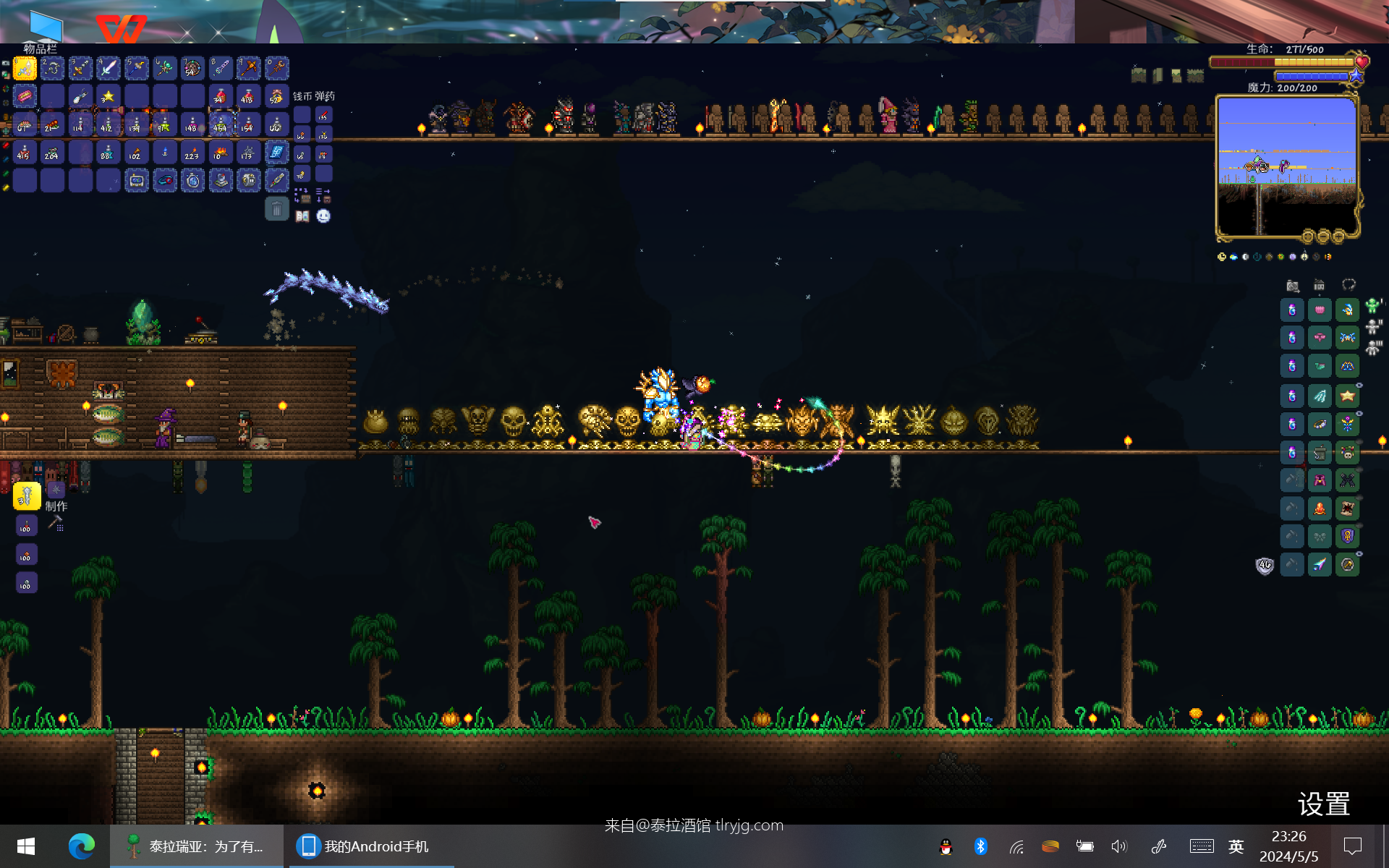Screen dimensions: 1389x868
Task: Click the defense shield showing 46
Action: tap(1265, 565)
